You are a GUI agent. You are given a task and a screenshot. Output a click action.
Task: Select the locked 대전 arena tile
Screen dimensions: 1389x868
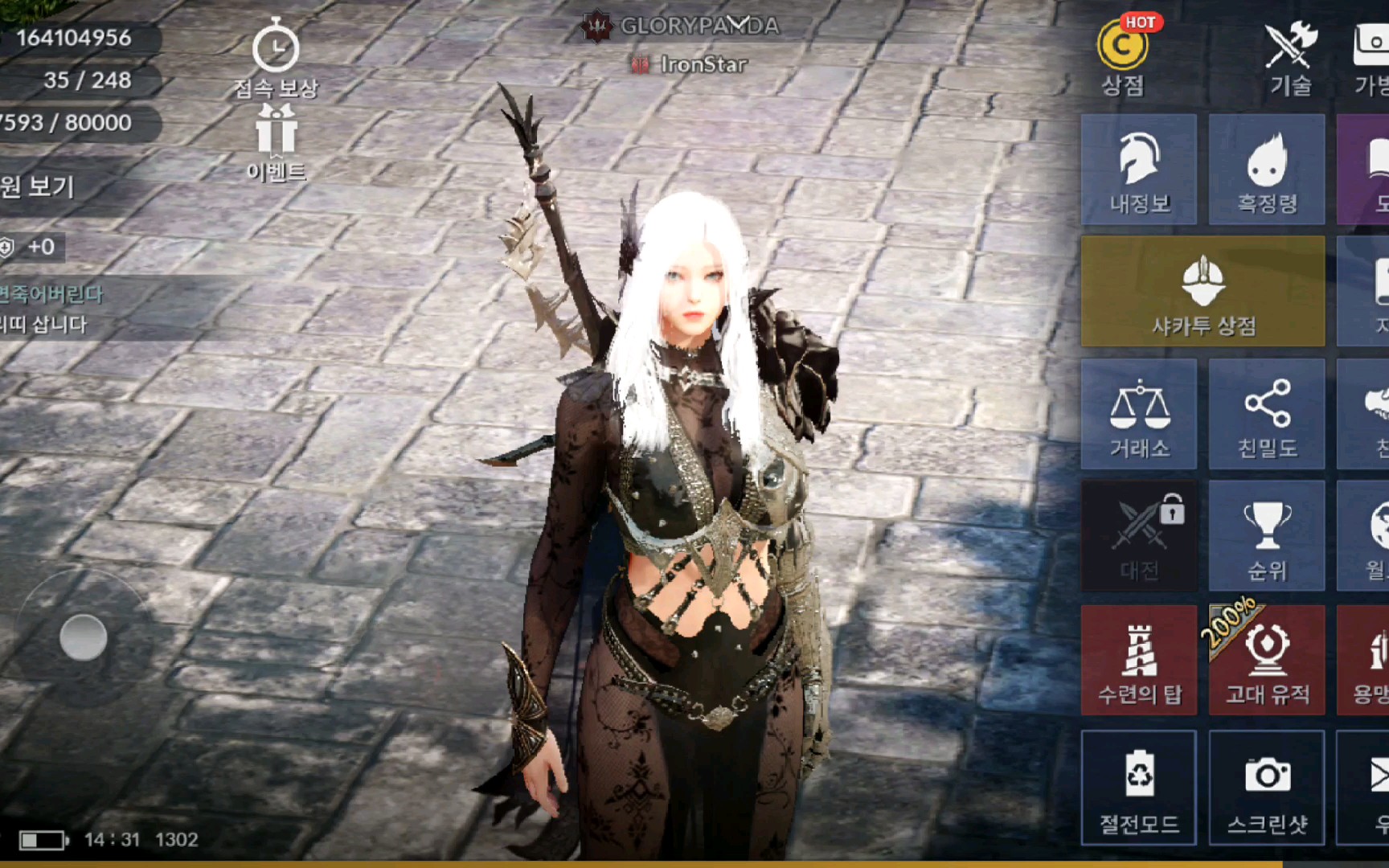(1139, 536)
